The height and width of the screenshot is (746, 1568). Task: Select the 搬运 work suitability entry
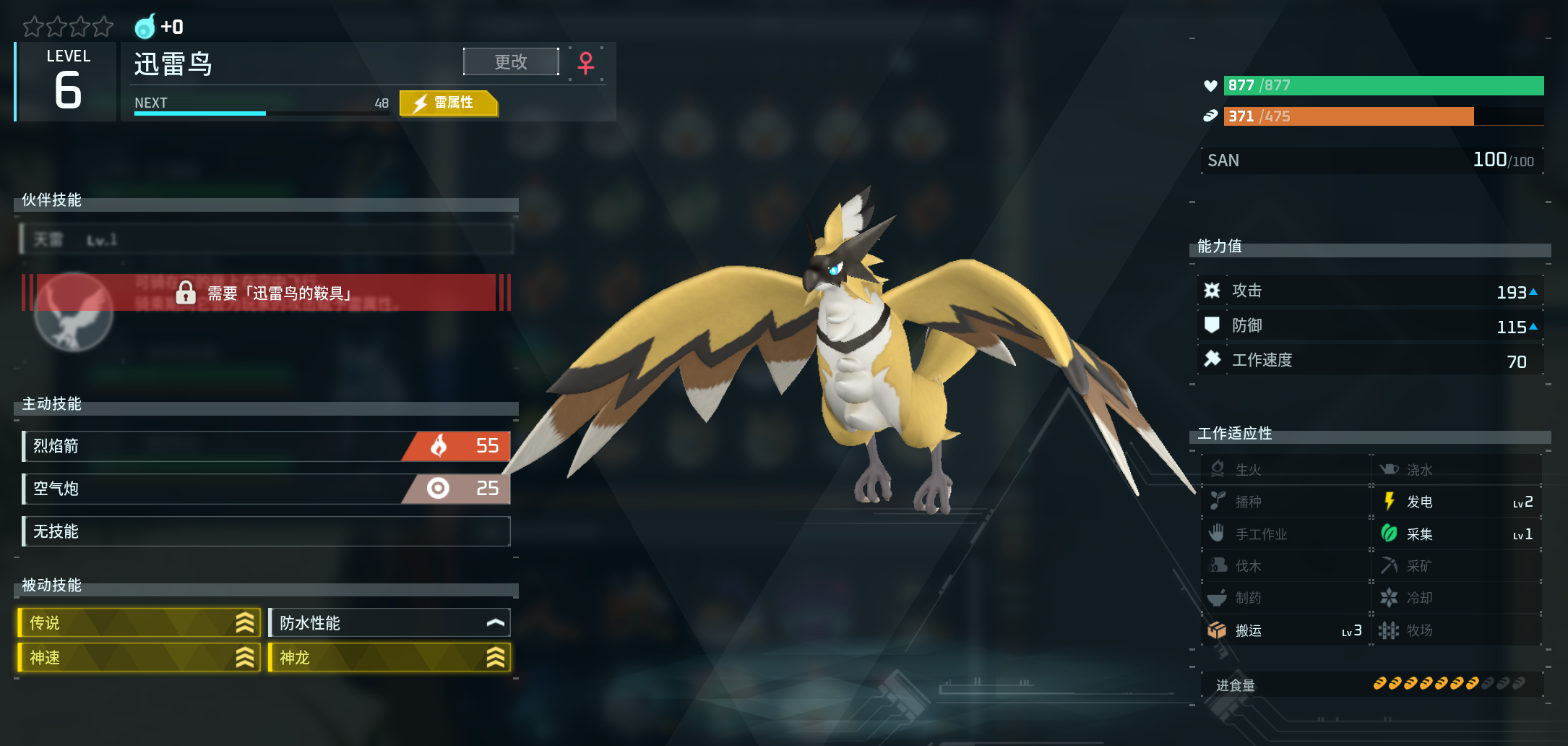(x=1285, y=630)
